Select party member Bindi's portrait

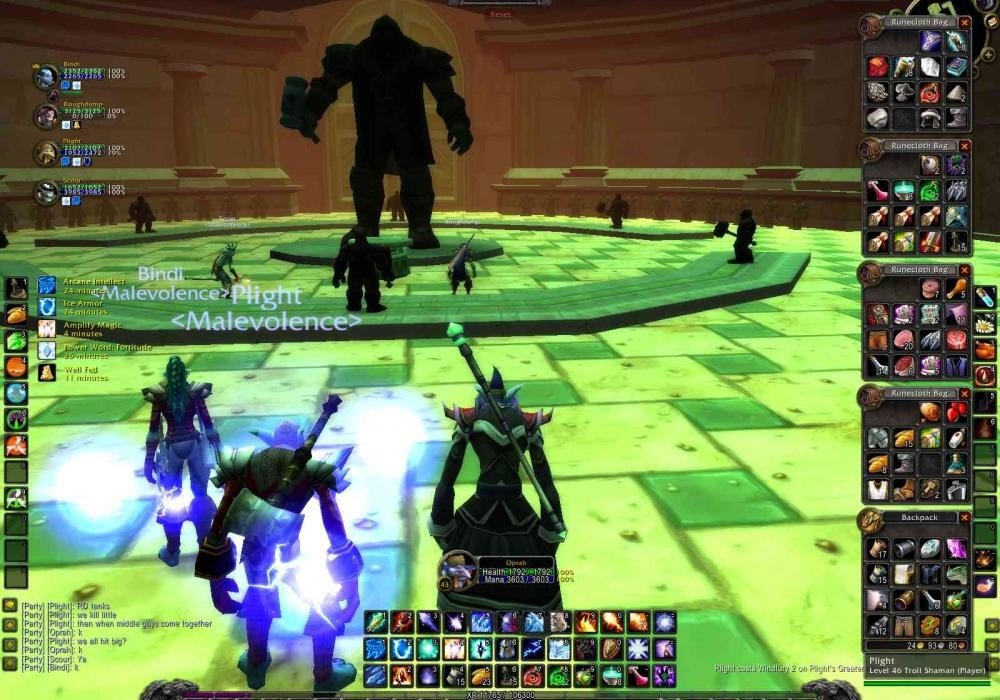point(46,77)
